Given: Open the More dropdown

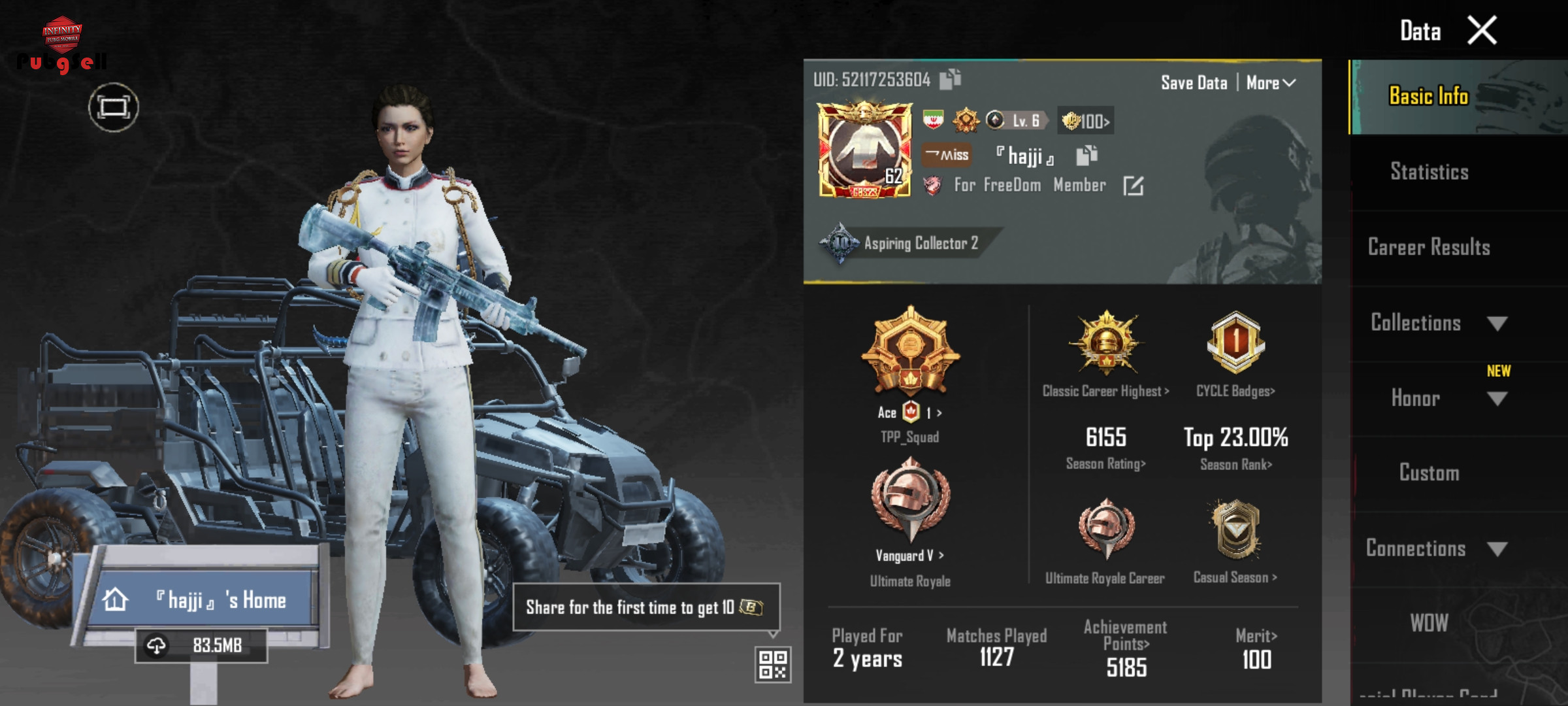Looking at the screenshot, I should 1270,83.
